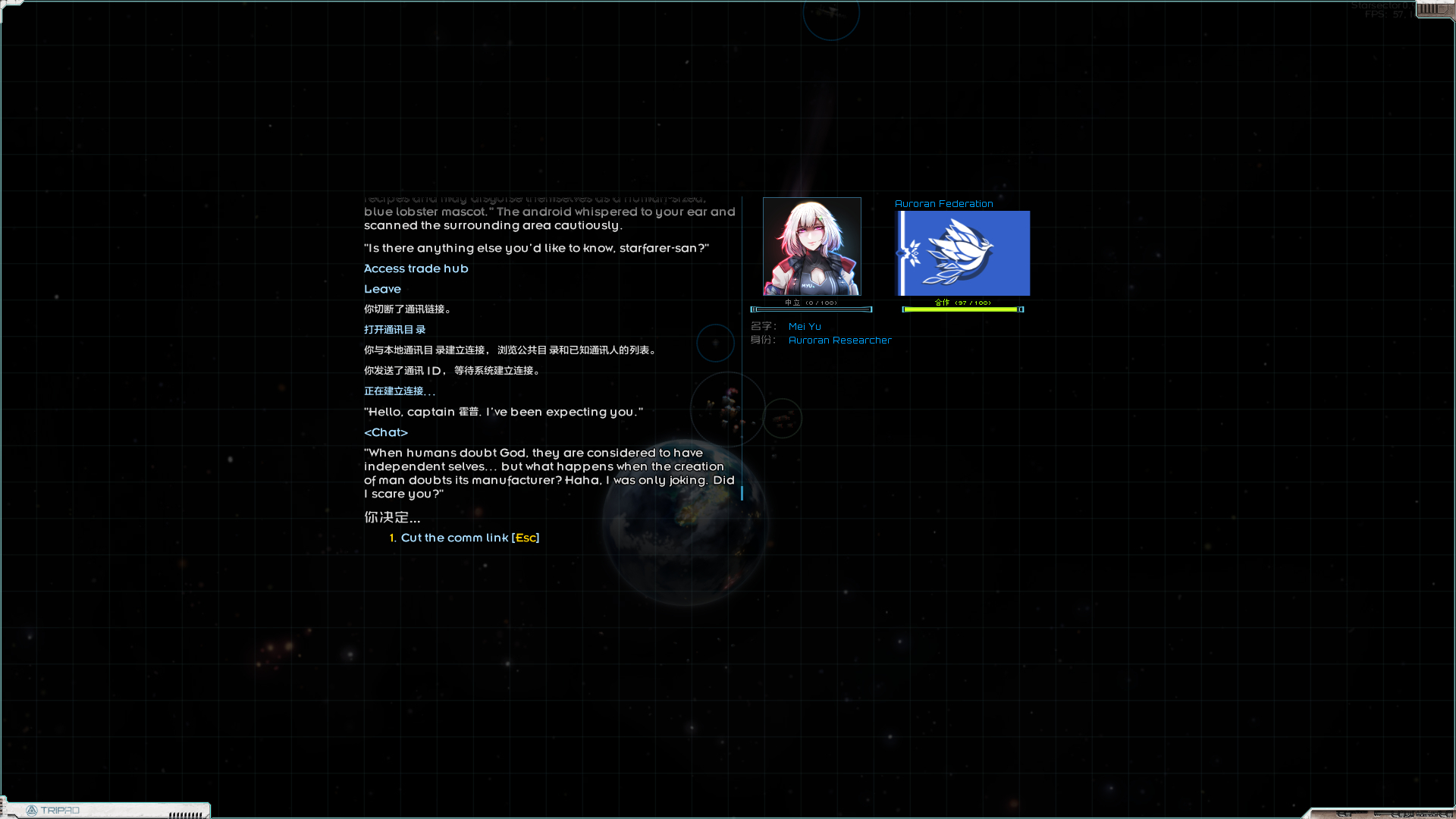This screenshot has height=819, width=1456.
Task: Click the "Auroran Researcher" identity text
Action: point(840,340)
